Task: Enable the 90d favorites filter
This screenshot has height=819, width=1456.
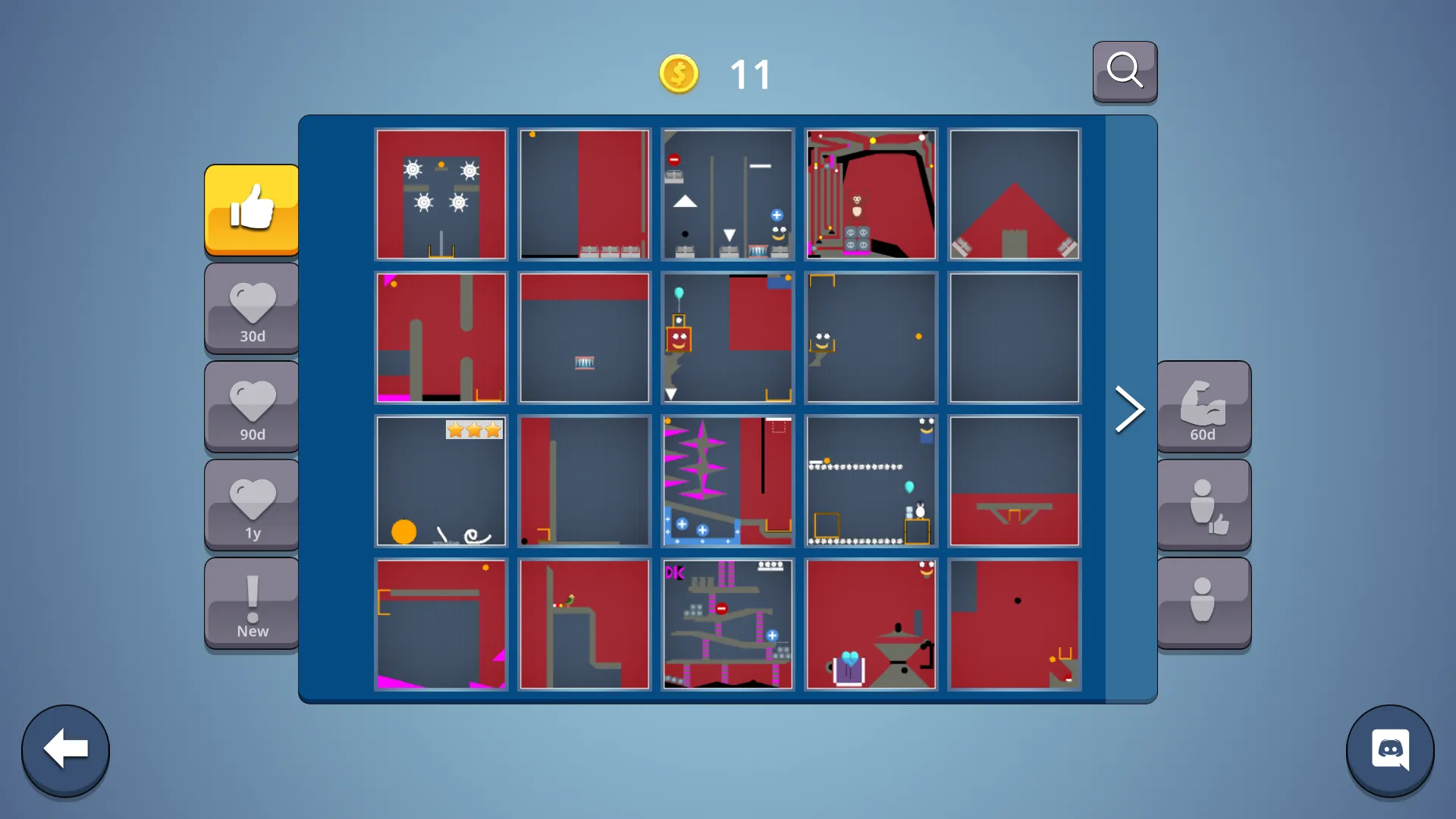Action: click(251, 407)
